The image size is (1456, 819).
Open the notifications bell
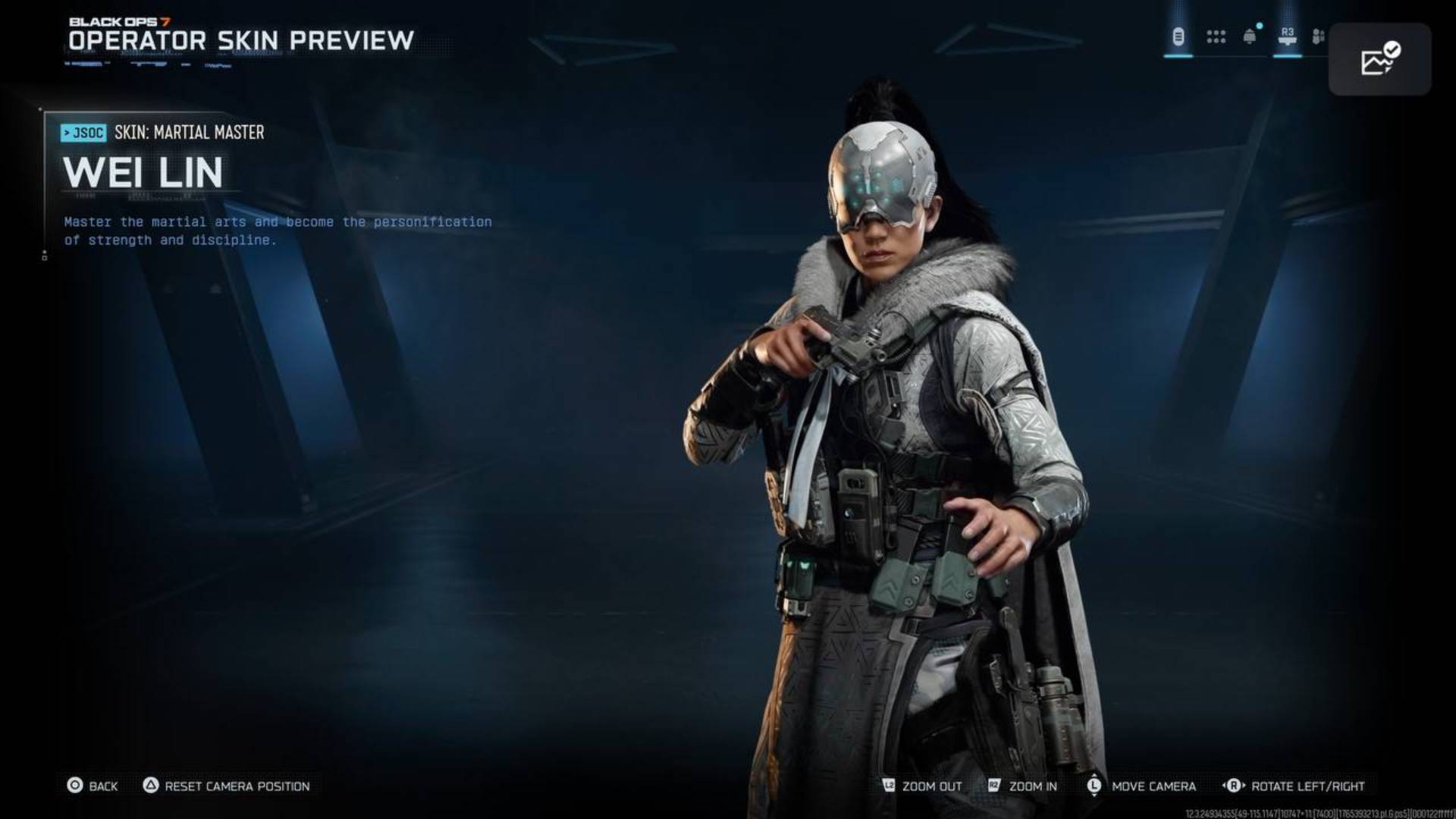pos(1250,36)
